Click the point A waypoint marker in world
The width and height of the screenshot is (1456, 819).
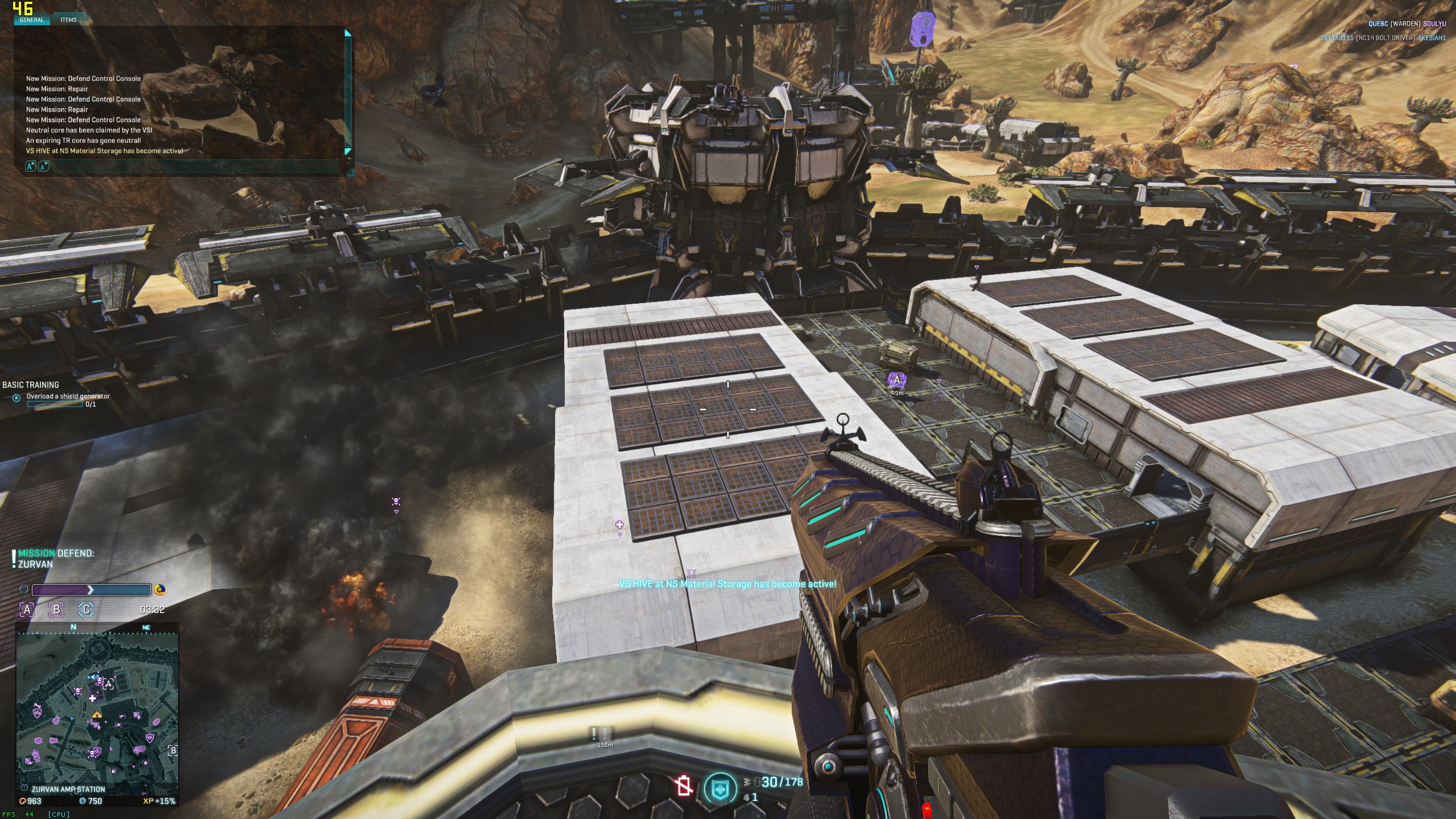point(897,380)
